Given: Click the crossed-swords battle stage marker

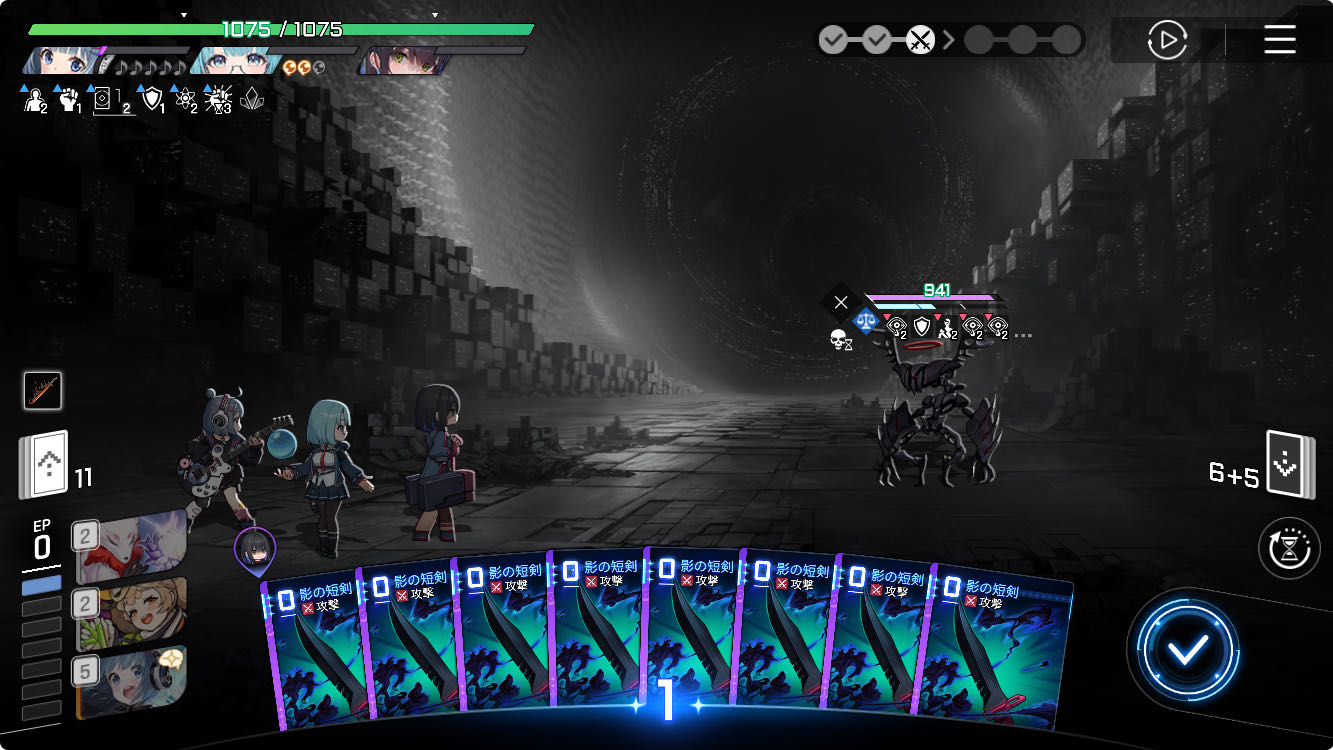Looking at the screenshot, I should tap(920, 41).
